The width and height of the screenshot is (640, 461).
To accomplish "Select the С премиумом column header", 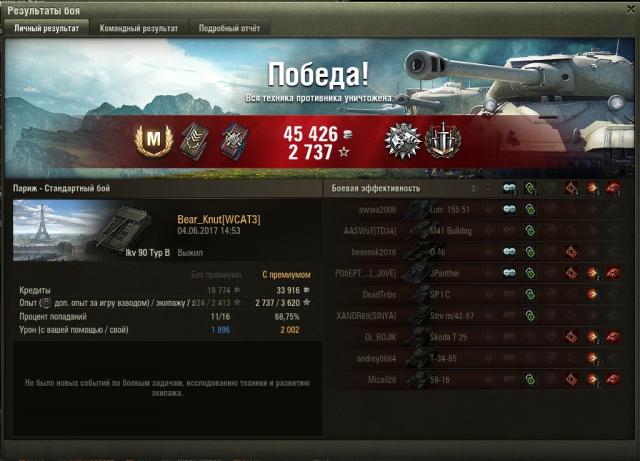I will pos(286,274).
